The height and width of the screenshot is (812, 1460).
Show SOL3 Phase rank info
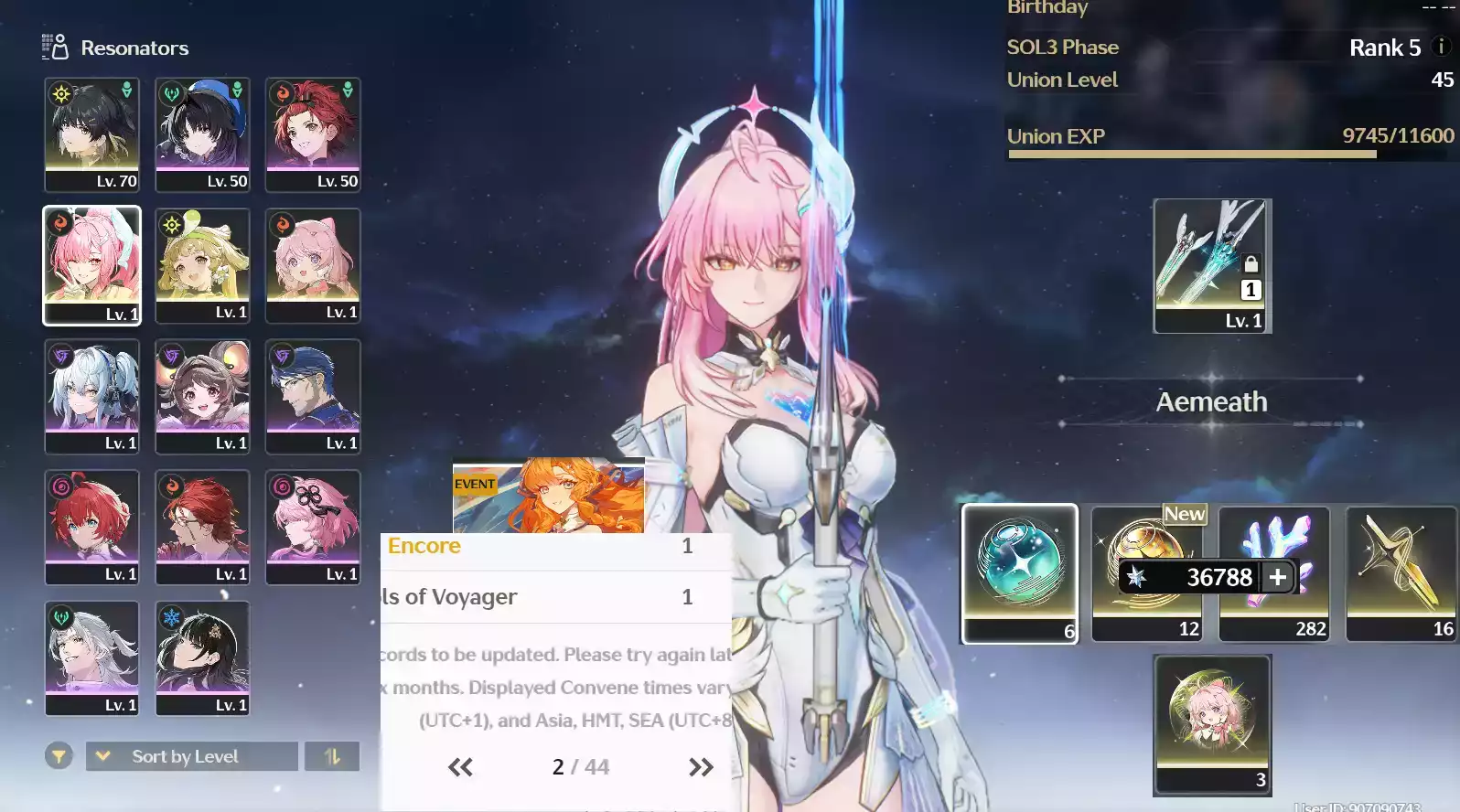point(1441,47)
